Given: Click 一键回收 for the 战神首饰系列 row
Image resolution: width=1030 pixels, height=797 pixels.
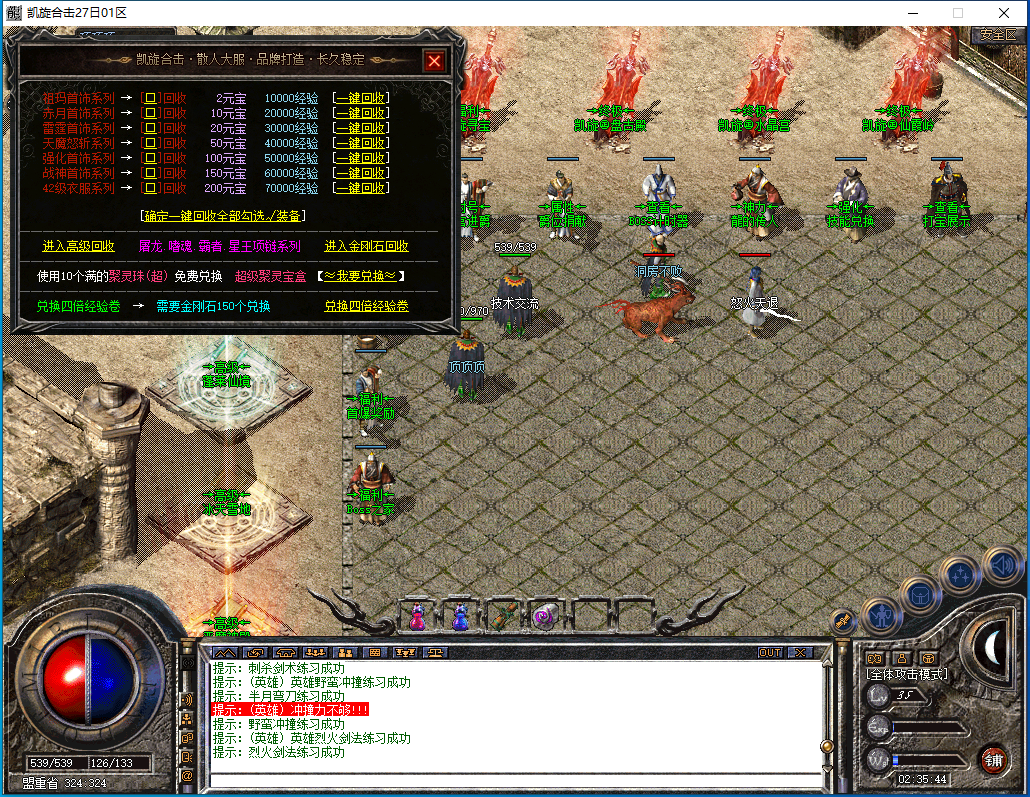Looking at the screenshot, I should tap(361, 173).
